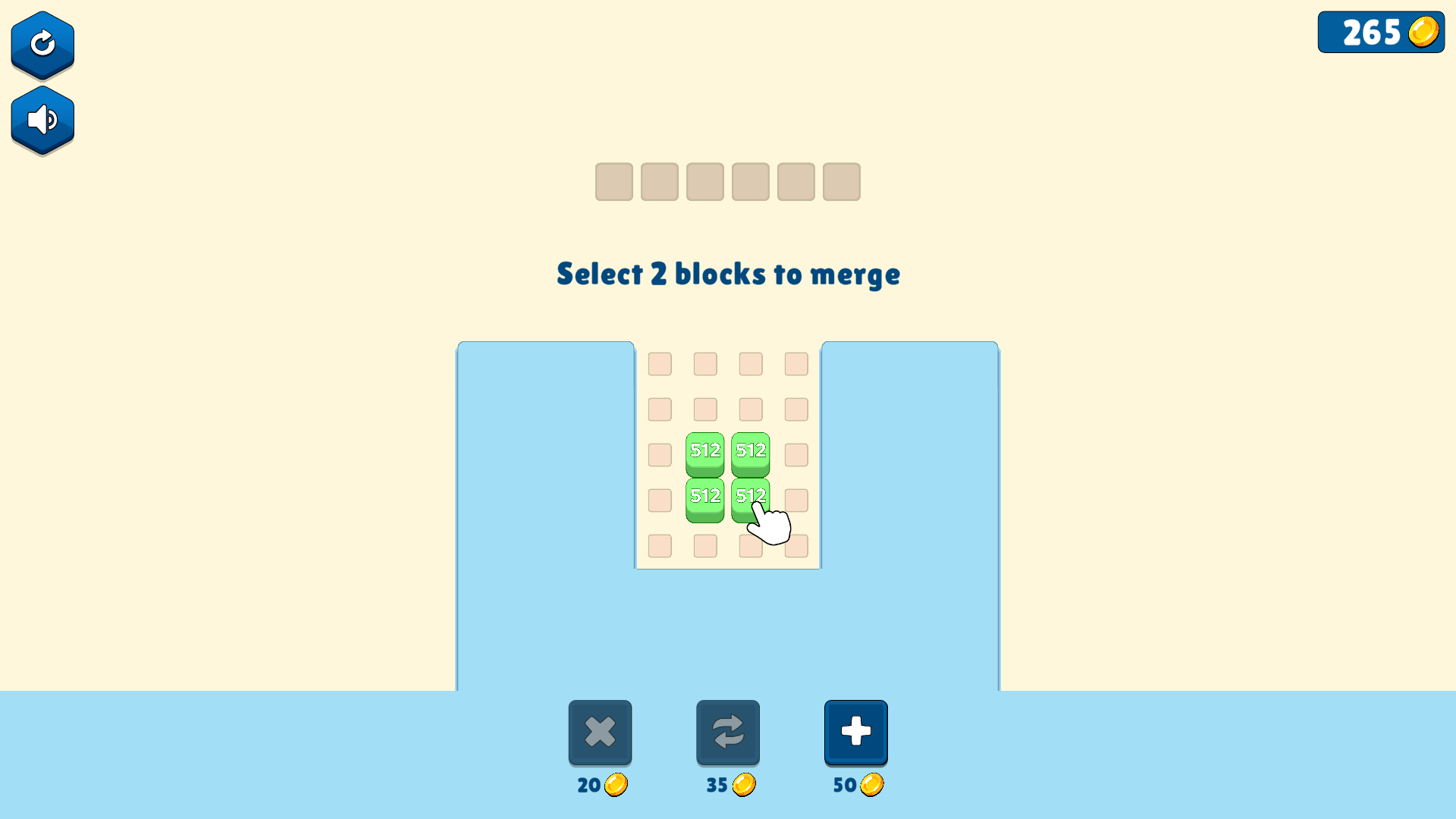Image resolution: width=1456 pixels, height=819 pixels.
Task: Click the coin icon below the X power-up
Action: click(617, 786)
